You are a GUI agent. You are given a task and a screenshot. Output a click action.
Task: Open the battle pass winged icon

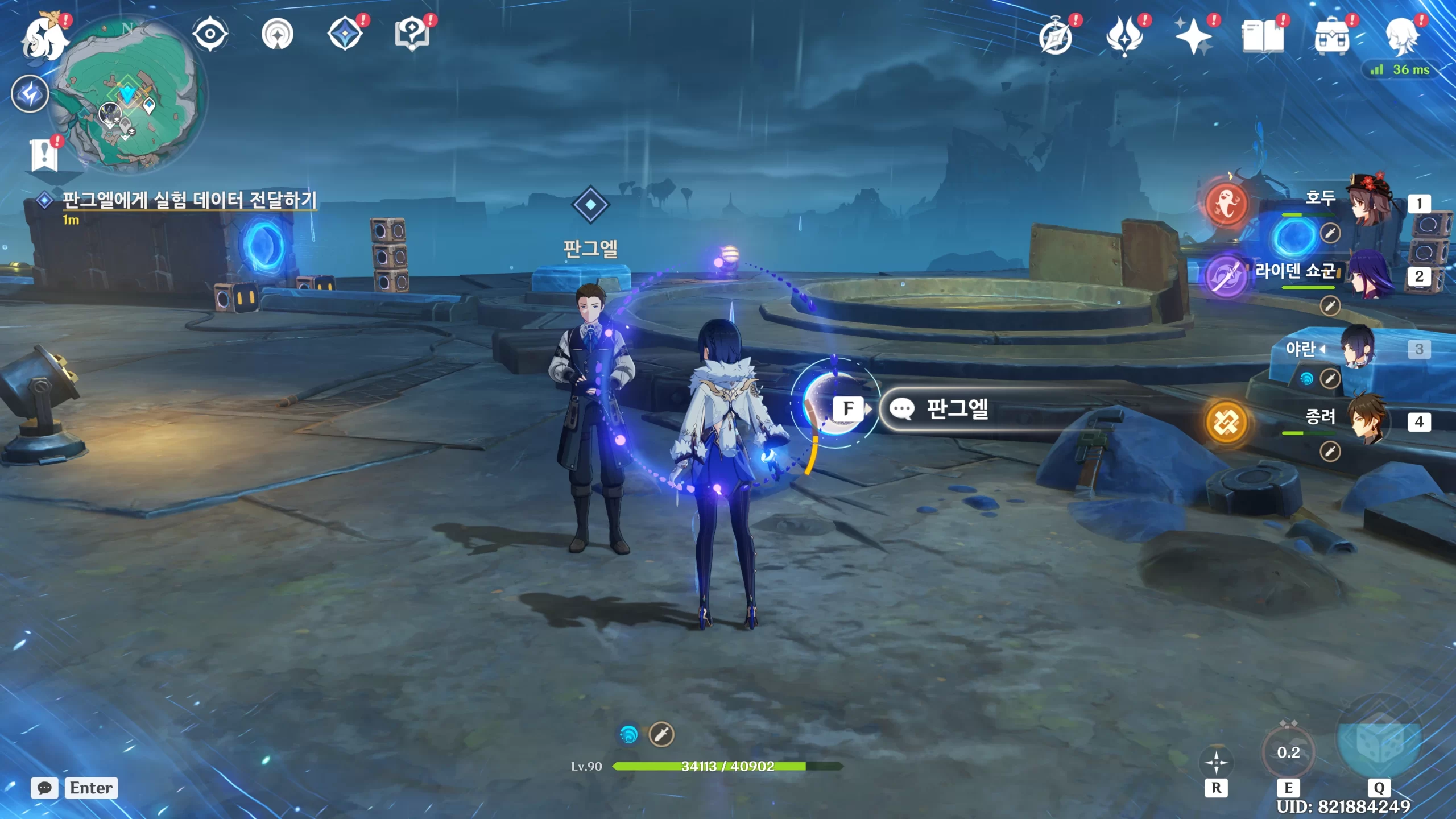[x=1124, y=36]
